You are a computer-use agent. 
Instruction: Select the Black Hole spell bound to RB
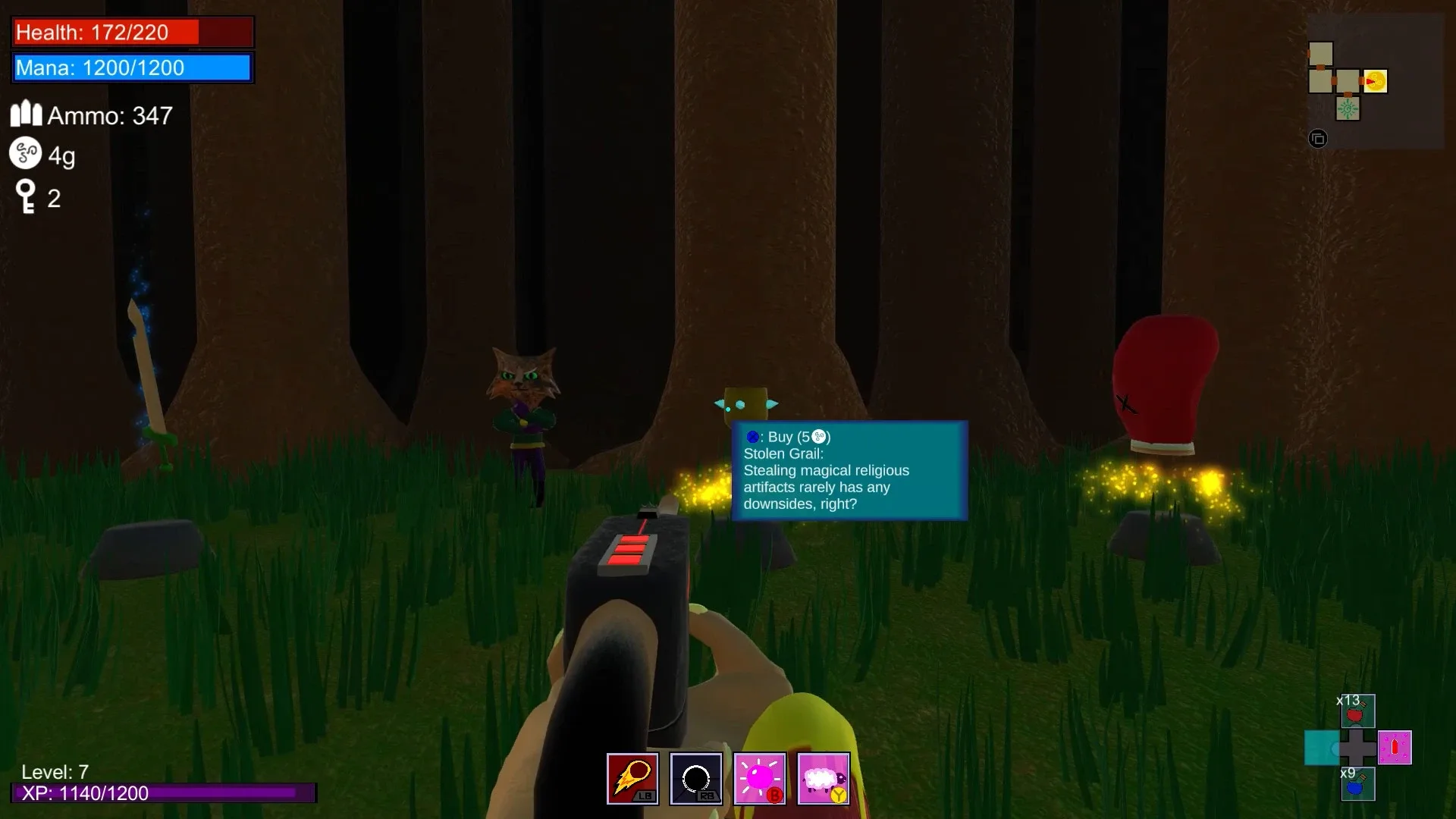695,778
